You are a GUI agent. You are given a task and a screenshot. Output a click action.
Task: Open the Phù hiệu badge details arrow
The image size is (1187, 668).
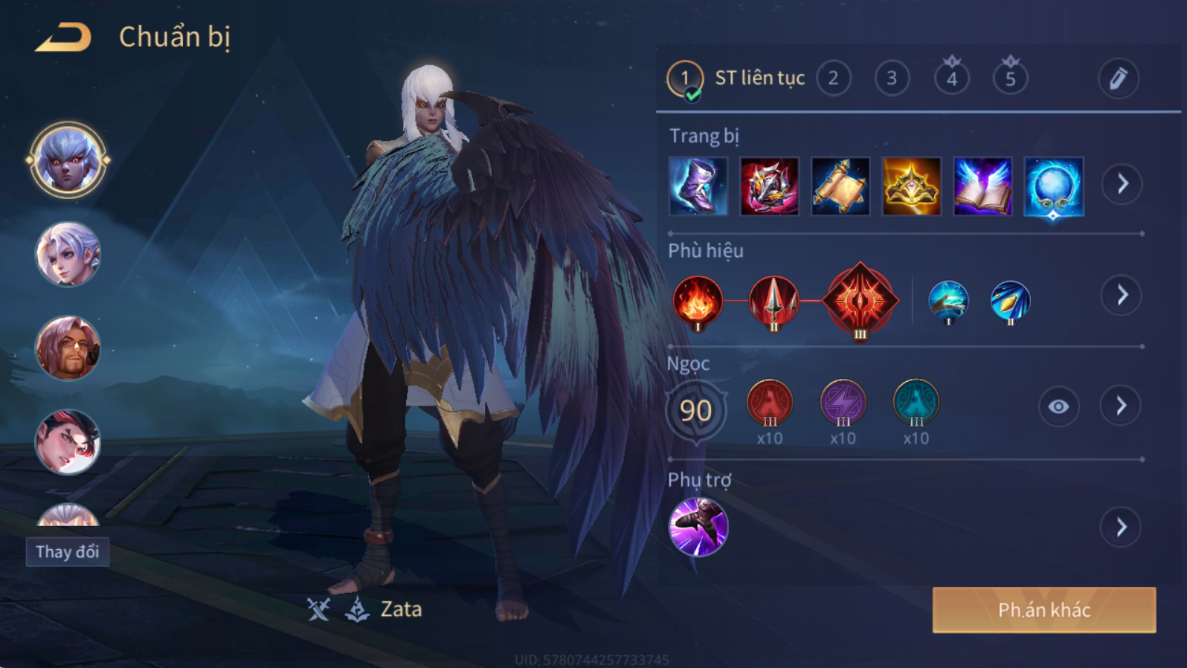click(x=1121, y=295)
